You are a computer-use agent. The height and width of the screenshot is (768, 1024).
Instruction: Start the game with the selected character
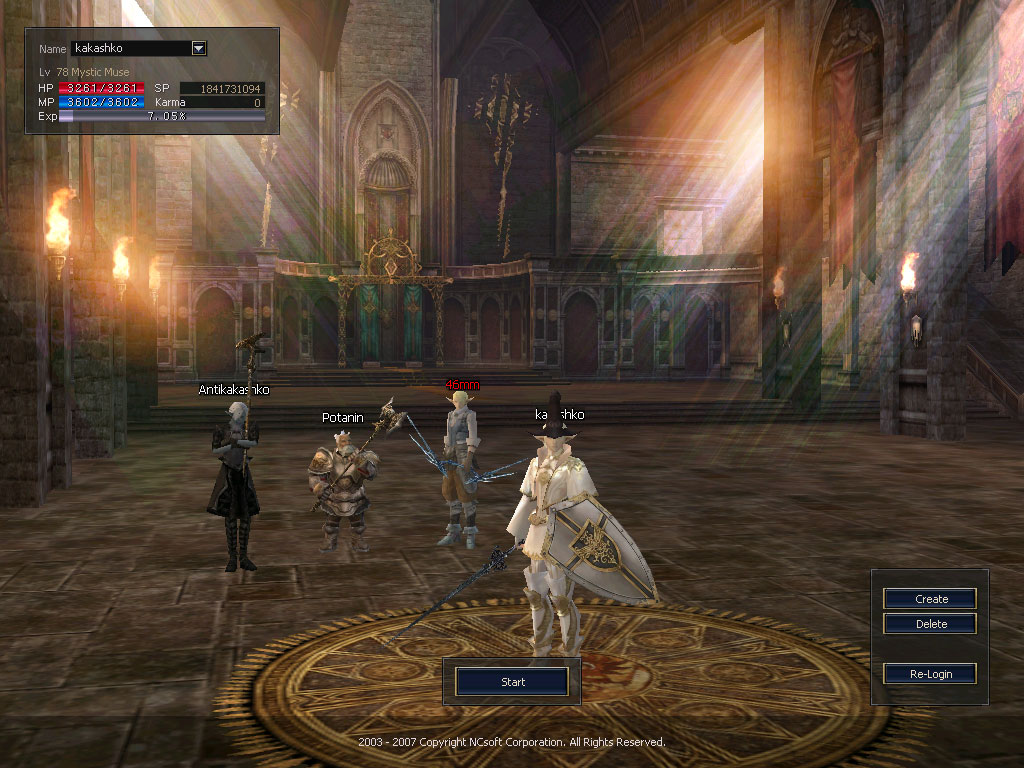tap(512, 682)
